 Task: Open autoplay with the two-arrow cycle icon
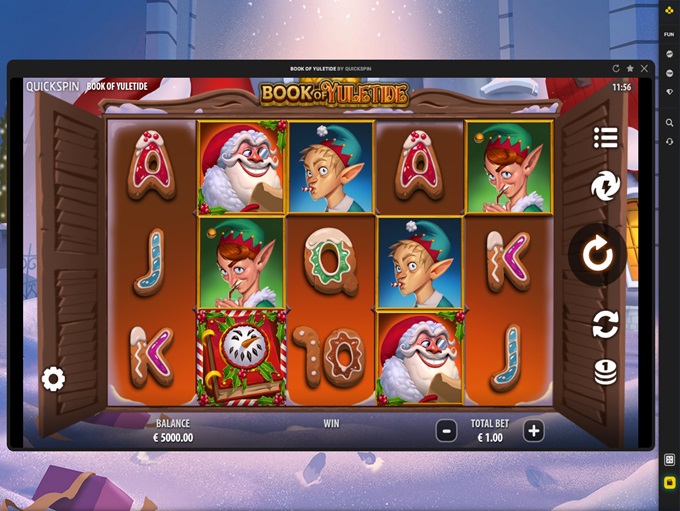pyautogui.click(x=605, y=323)
